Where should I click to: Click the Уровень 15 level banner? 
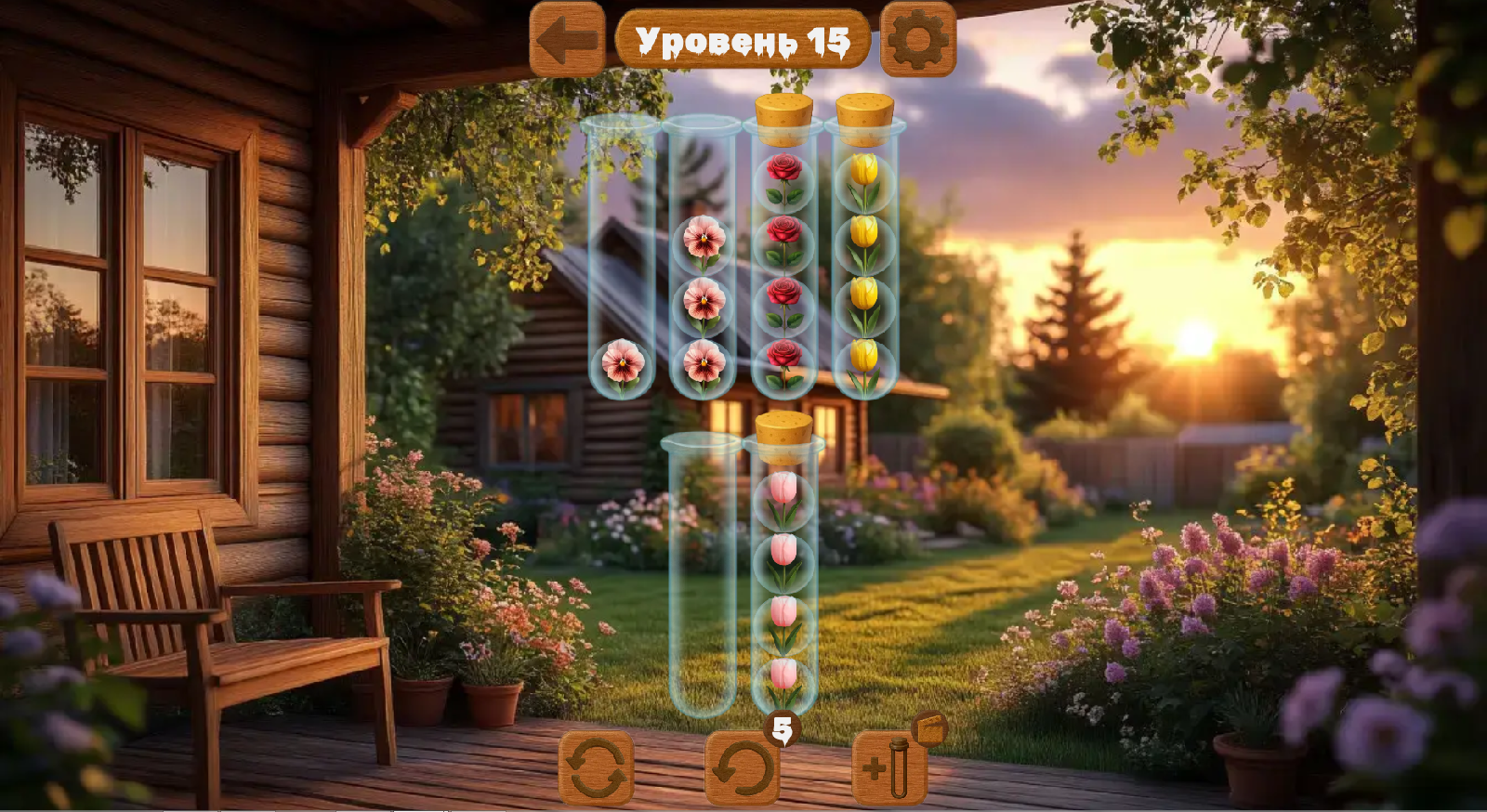(x=743, y=39)
